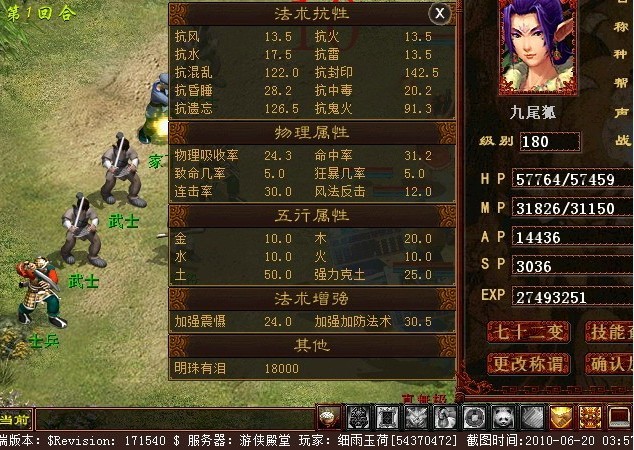Viewport: 634px width, 450px height.
Task: Close the magic resistance stats panel
Action: click(439, 13)
